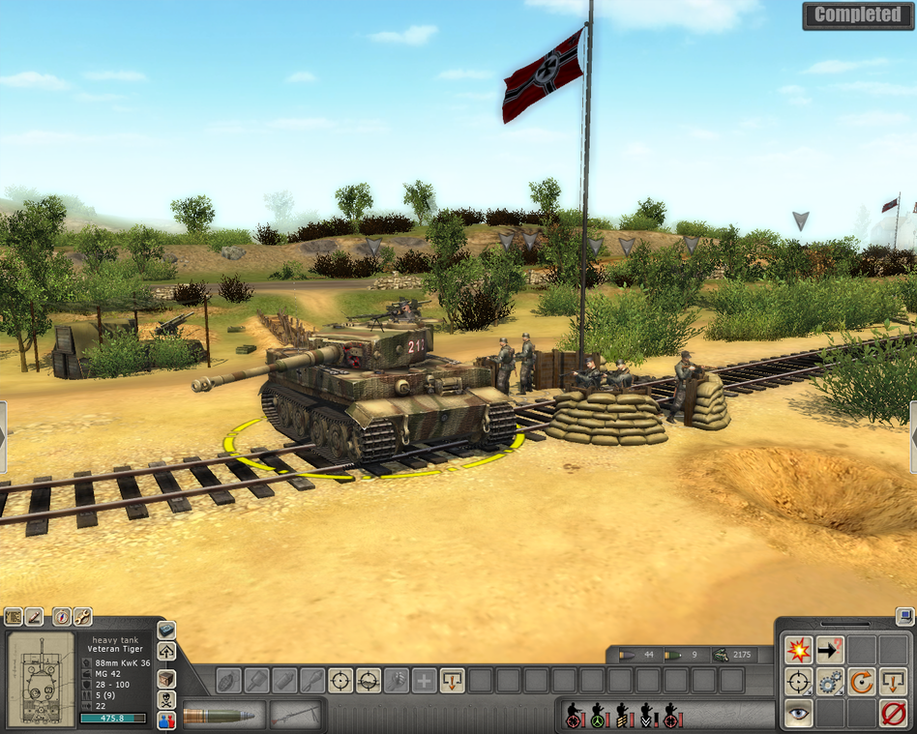Select the MG 42 machine gun slot
This screenshot has width=917, height=734.
(x=296, y=715)
